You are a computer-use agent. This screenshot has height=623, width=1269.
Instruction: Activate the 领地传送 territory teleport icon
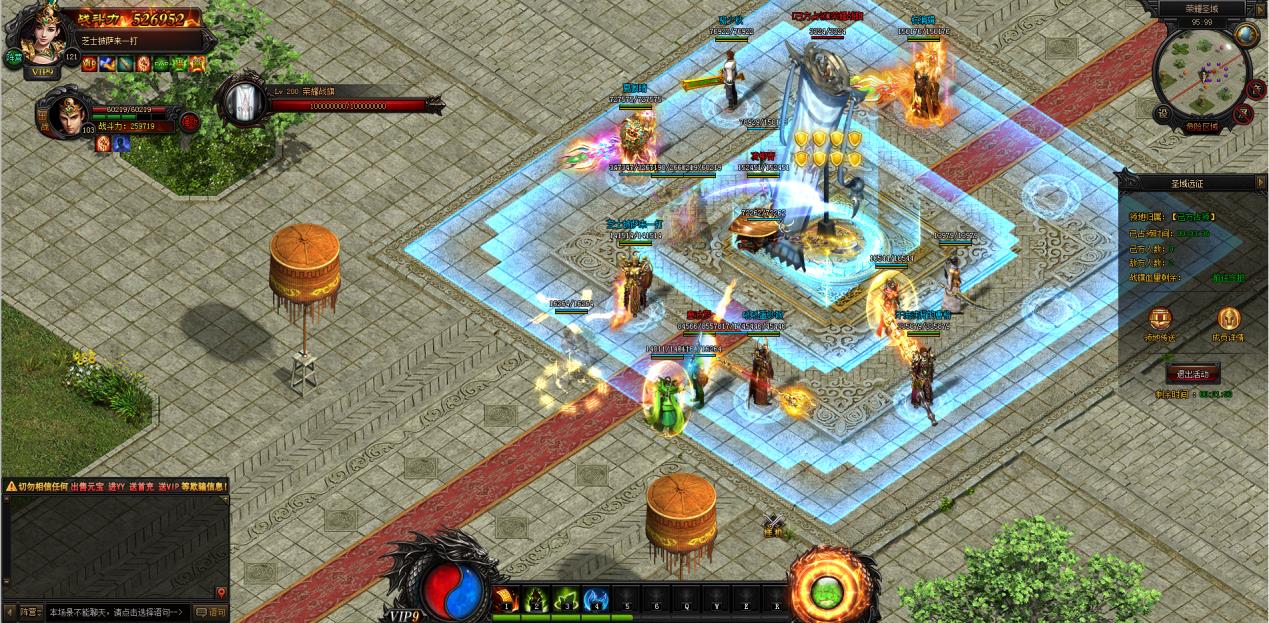1160,320
